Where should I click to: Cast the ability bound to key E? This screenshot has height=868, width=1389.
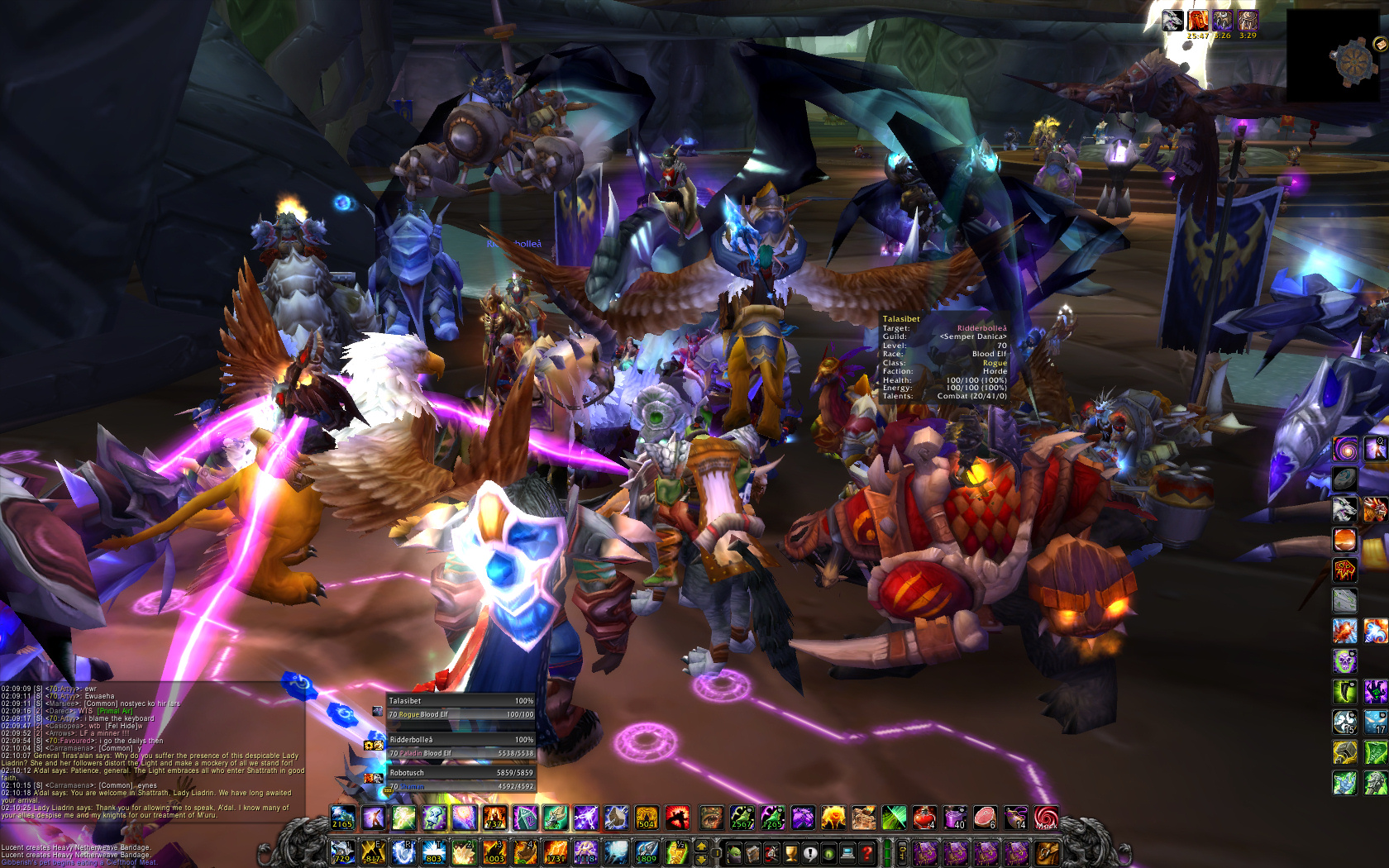[372, 852]
